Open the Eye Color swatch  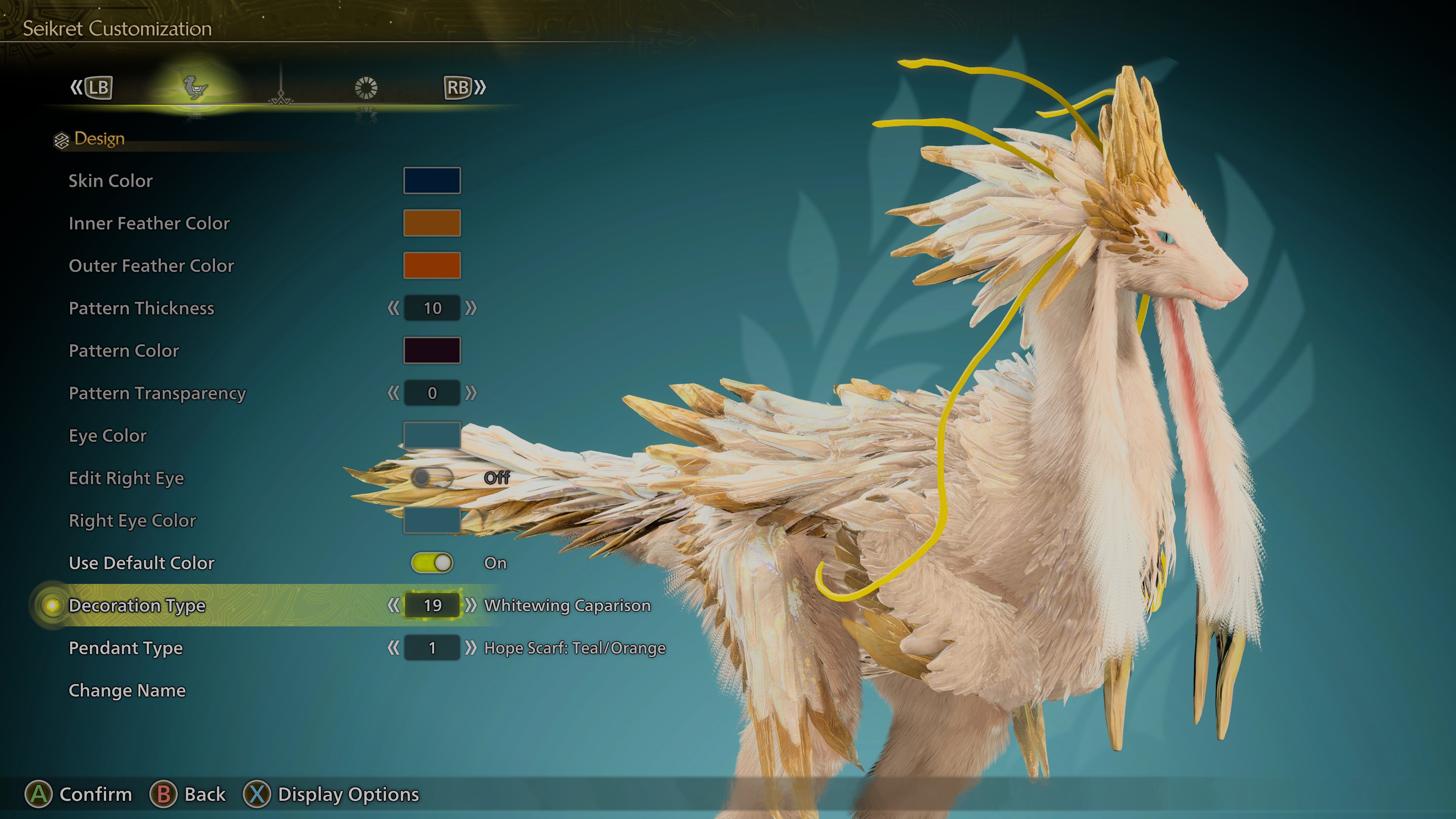[432, 435]
